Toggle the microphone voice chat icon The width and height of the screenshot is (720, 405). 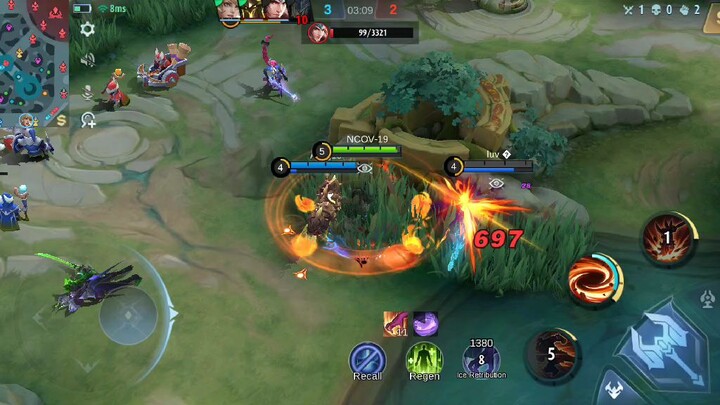click(x=88, y=91)
